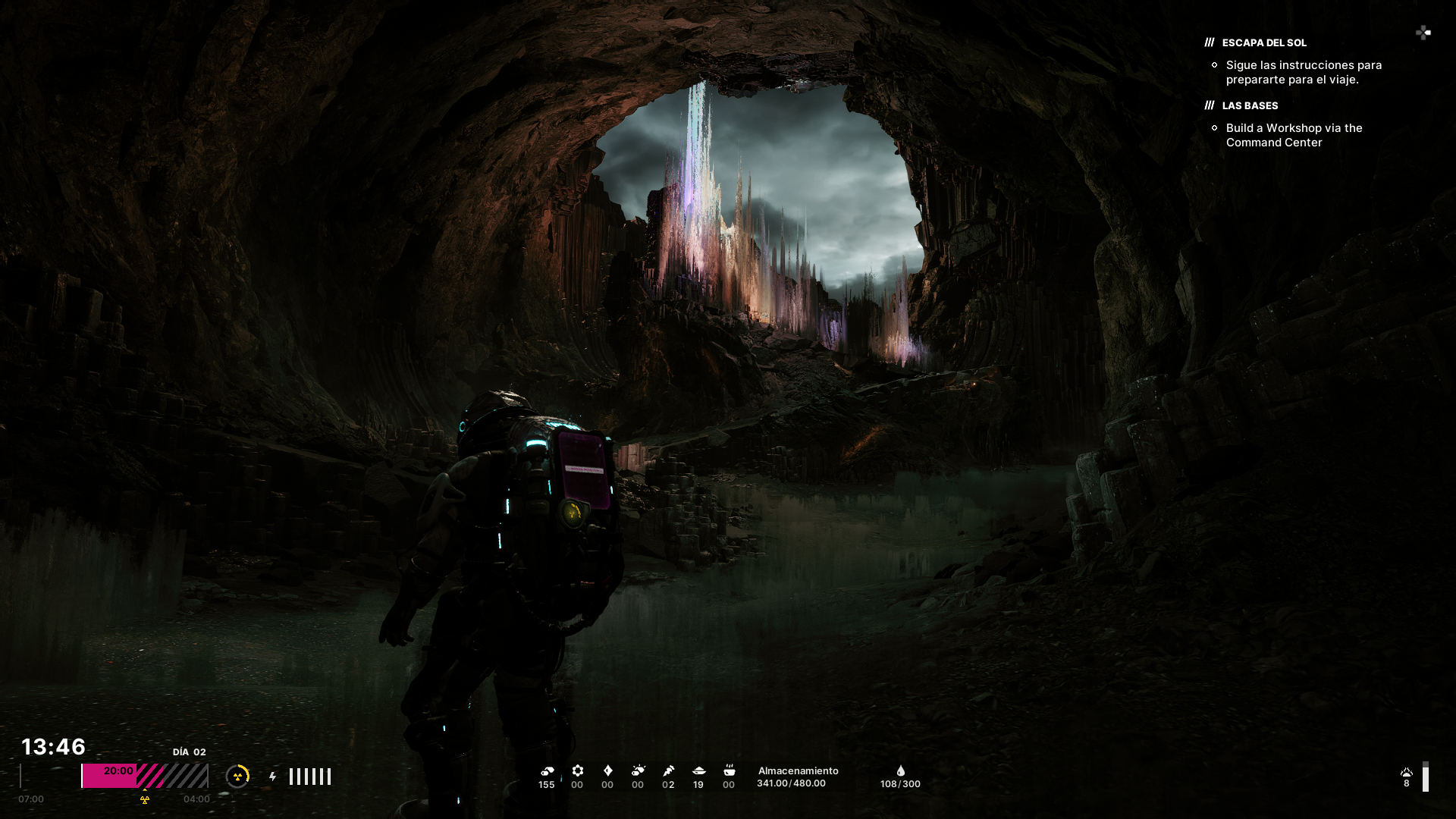Open the Almacenamiento storage readout
Viewport: 1456px width, 819px height.
[798, 777]
